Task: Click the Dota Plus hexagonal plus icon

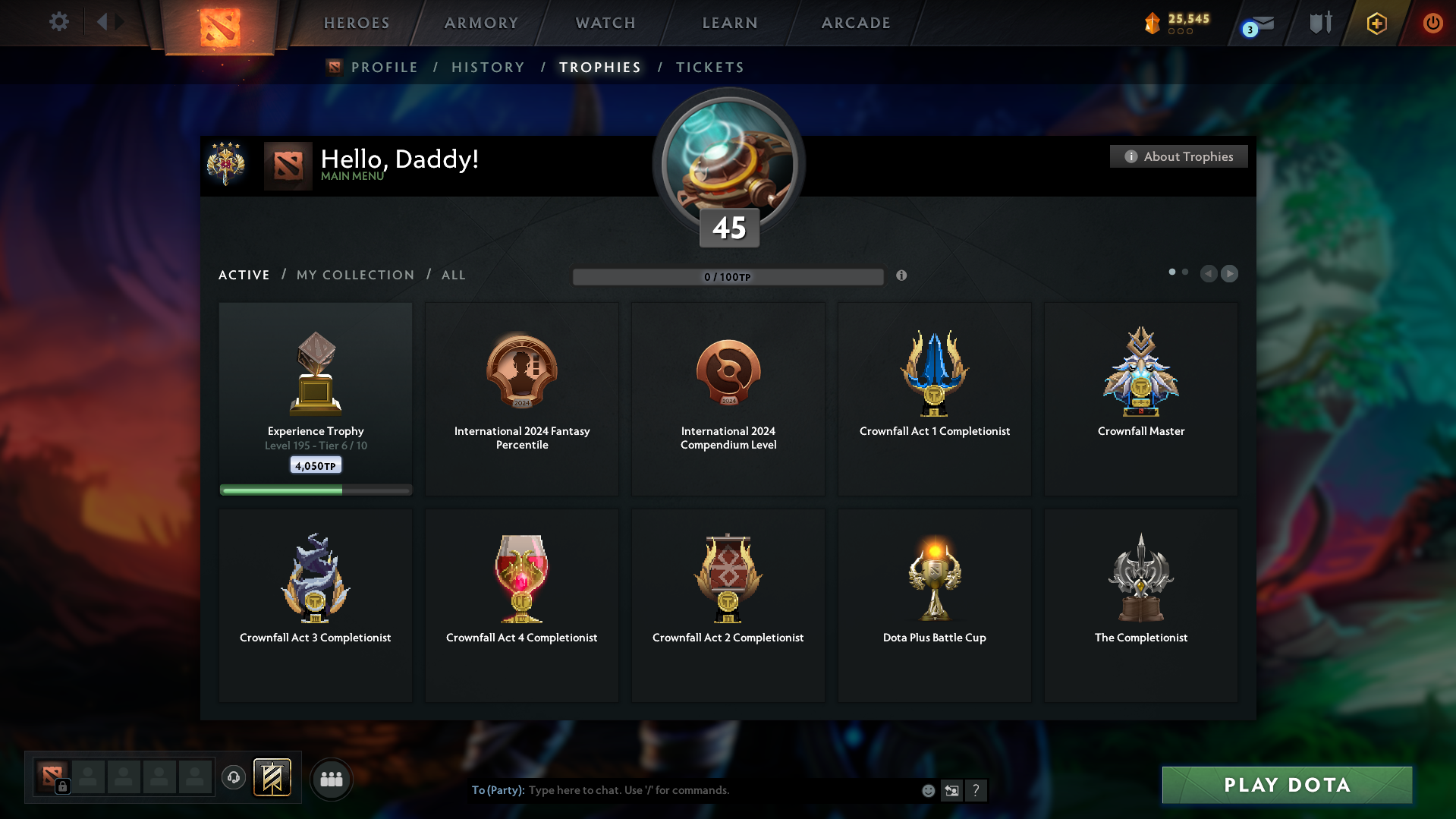Action: tap(1376, 23)
